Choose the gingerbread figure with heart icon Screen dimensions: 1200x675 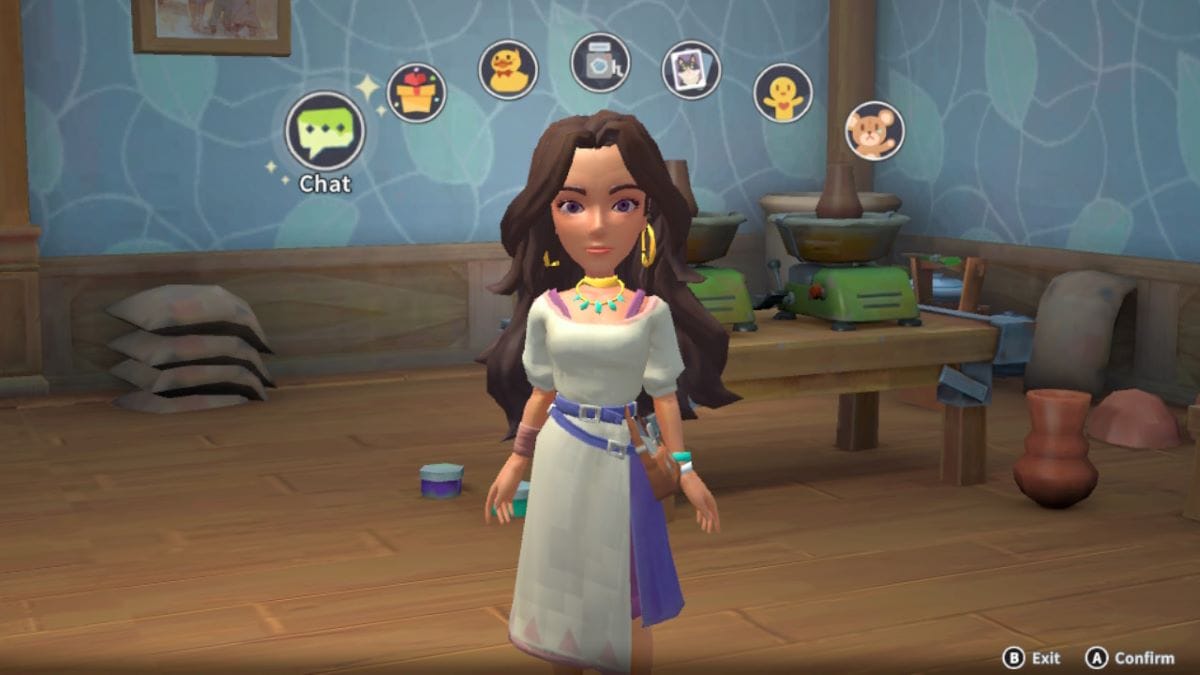(783, 93)
